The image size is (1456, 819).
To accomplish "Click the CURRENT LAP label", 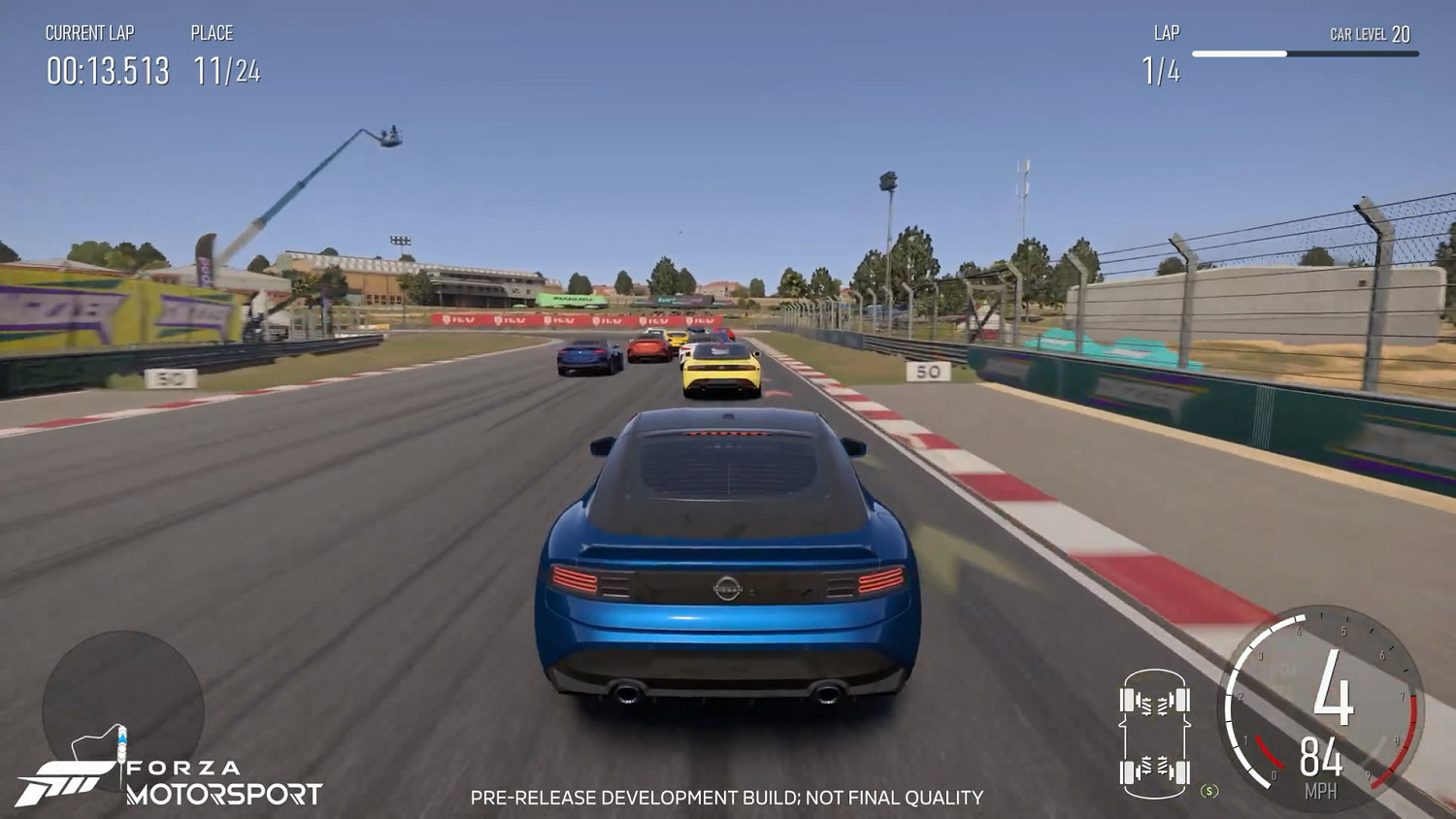I will (88, 31).
